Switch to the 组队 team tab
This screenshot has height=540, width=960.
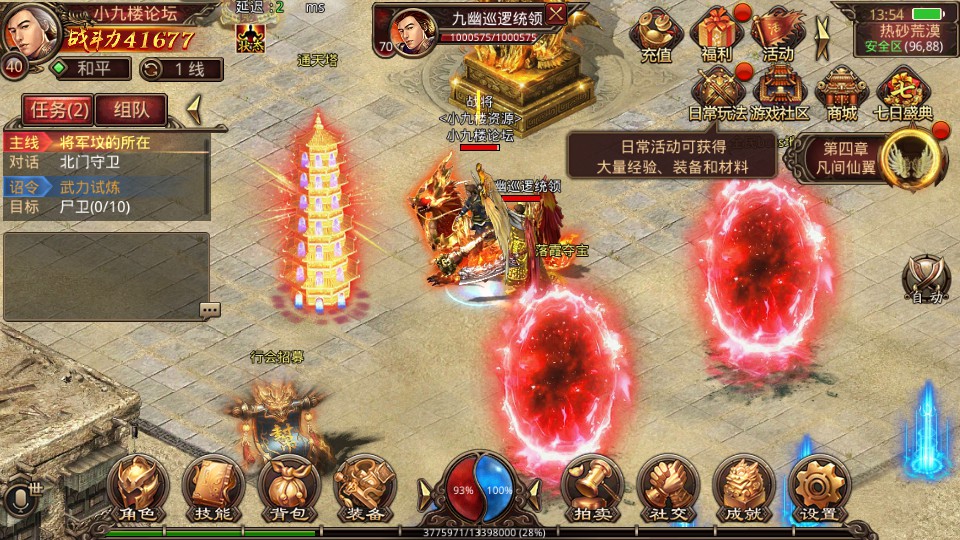(132, 109)
